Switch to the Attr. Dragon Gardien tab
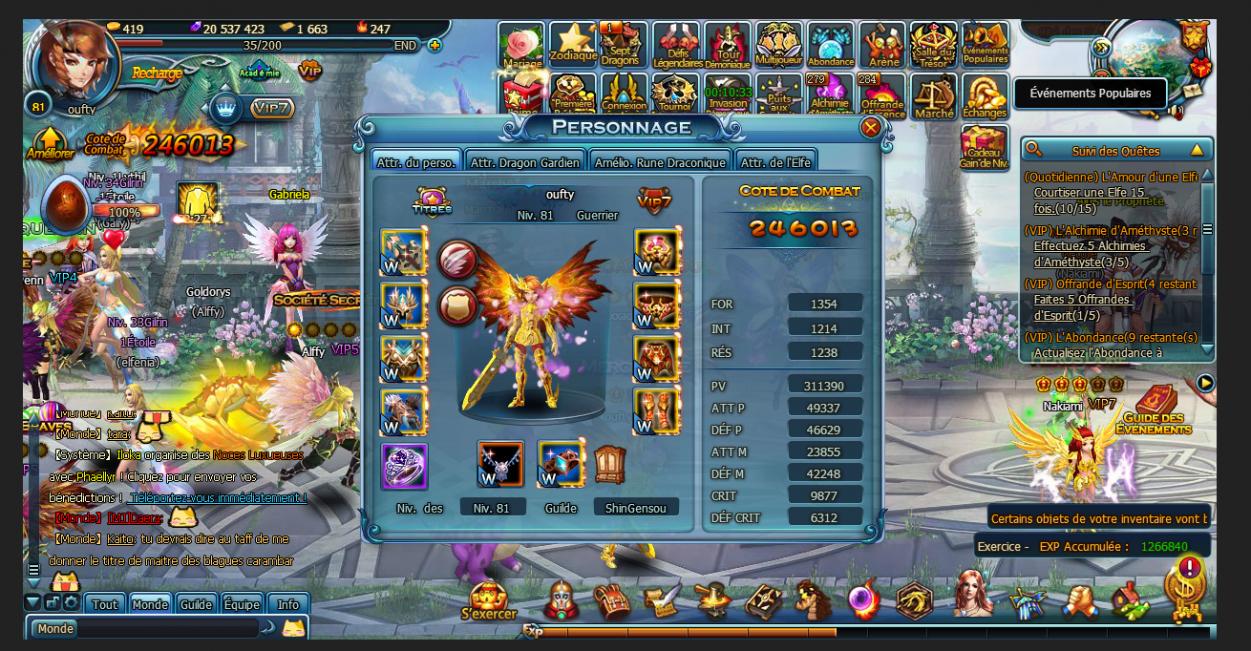 point(525,162)
